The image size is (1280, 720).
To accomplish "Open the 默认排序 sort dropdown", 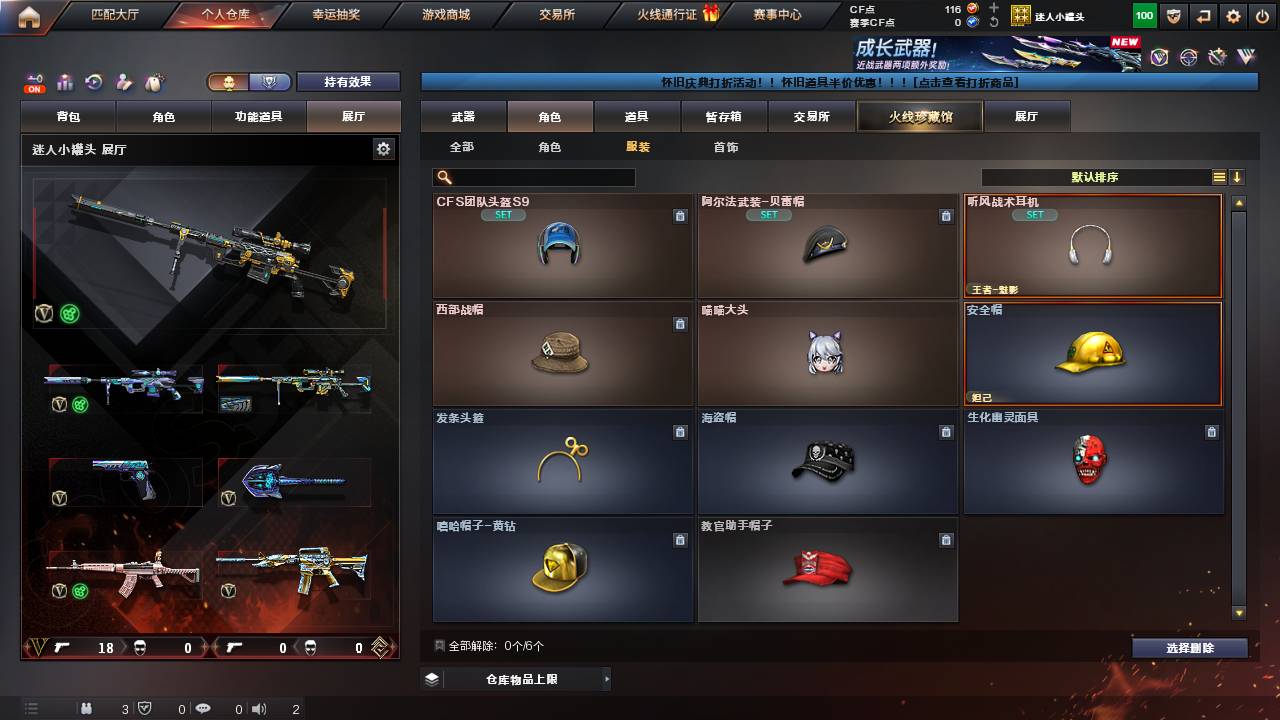I will (1095, 177).
